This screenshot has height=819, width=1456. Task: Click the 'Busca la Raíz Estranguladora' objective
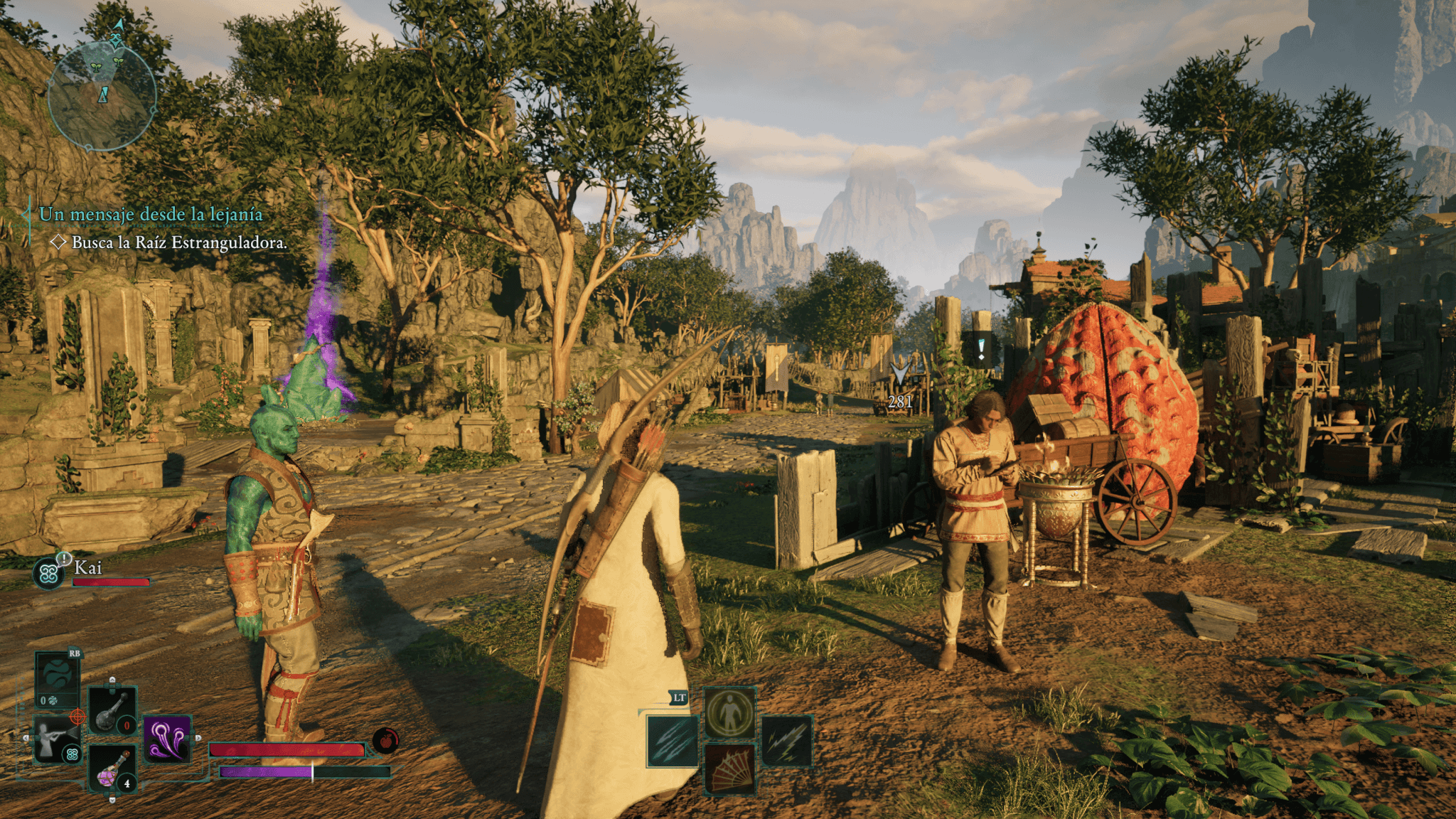[179, 242]
